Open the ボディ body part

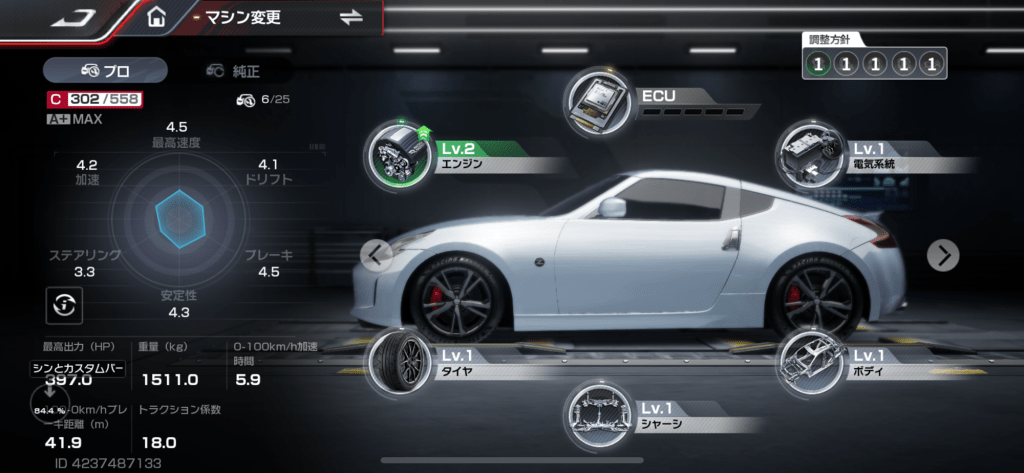pyautogui.click(x=812, y=362)
